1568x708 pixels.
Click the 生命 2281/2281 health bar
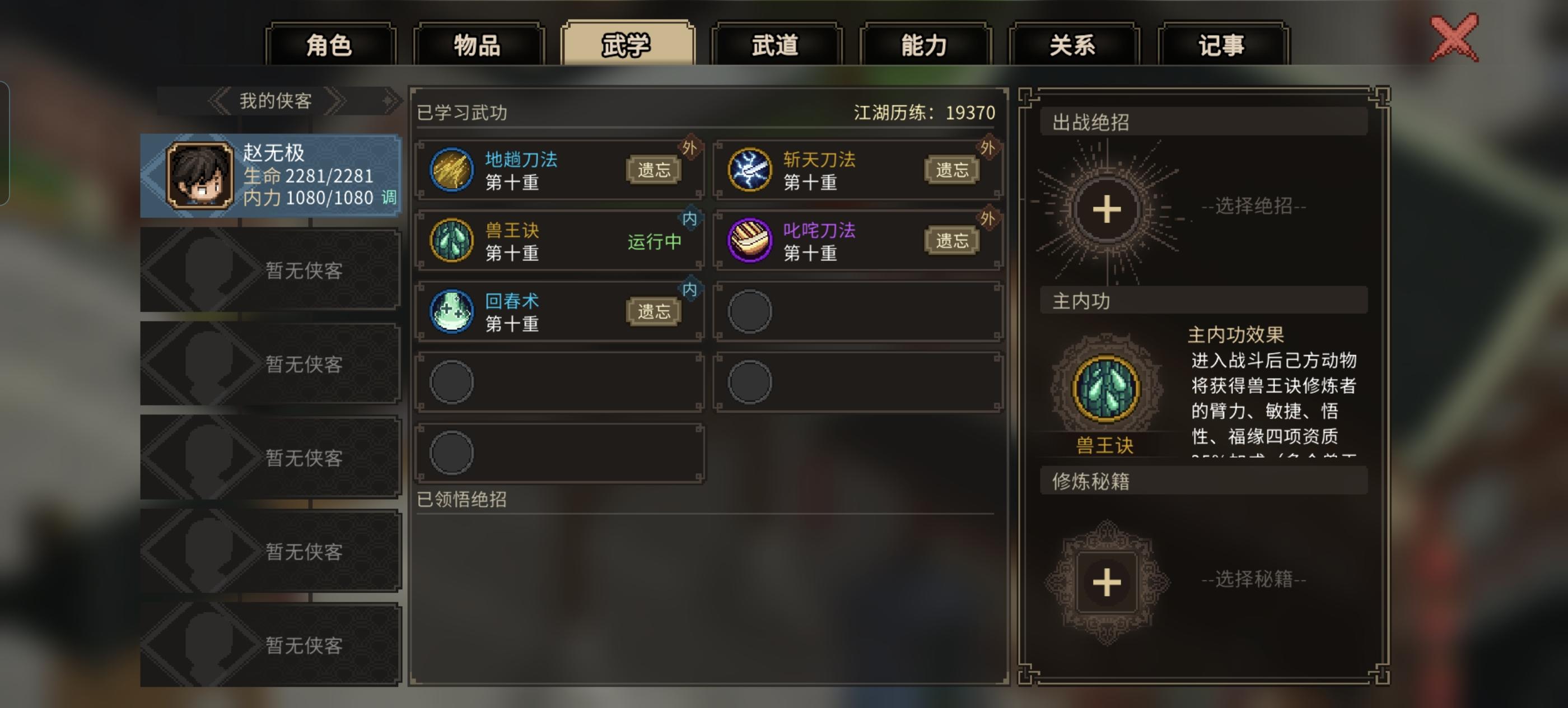[x=307, y=177]
